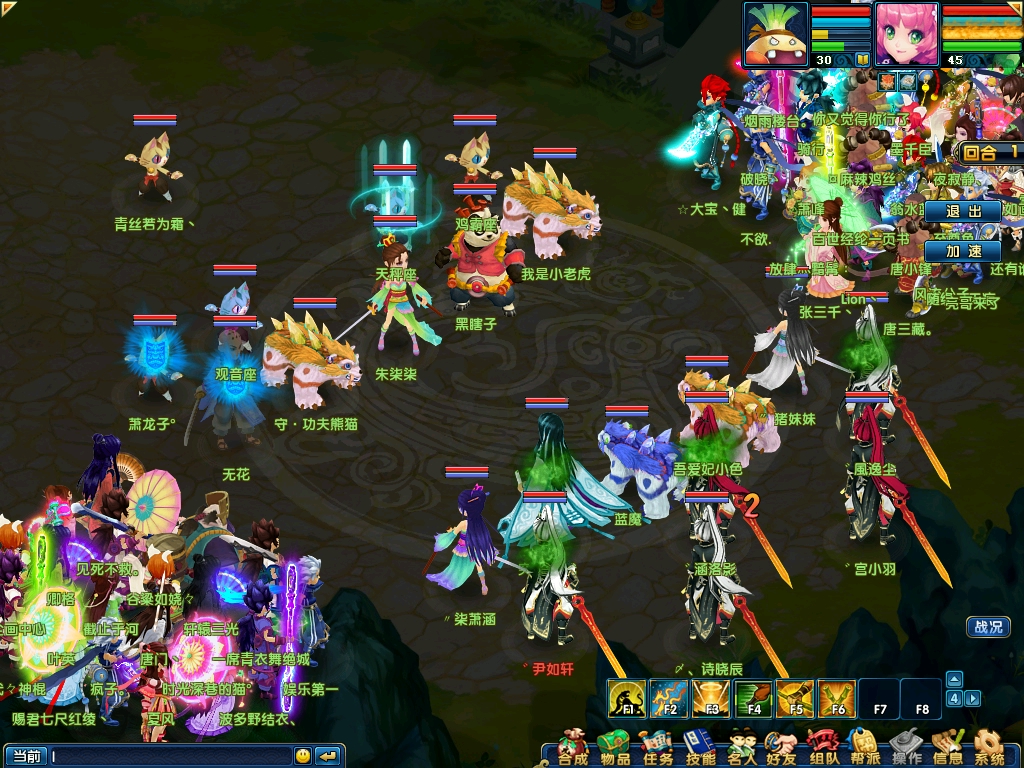Click the chat text input field
The image size is (1024, 768).
(x=170, y=756)
